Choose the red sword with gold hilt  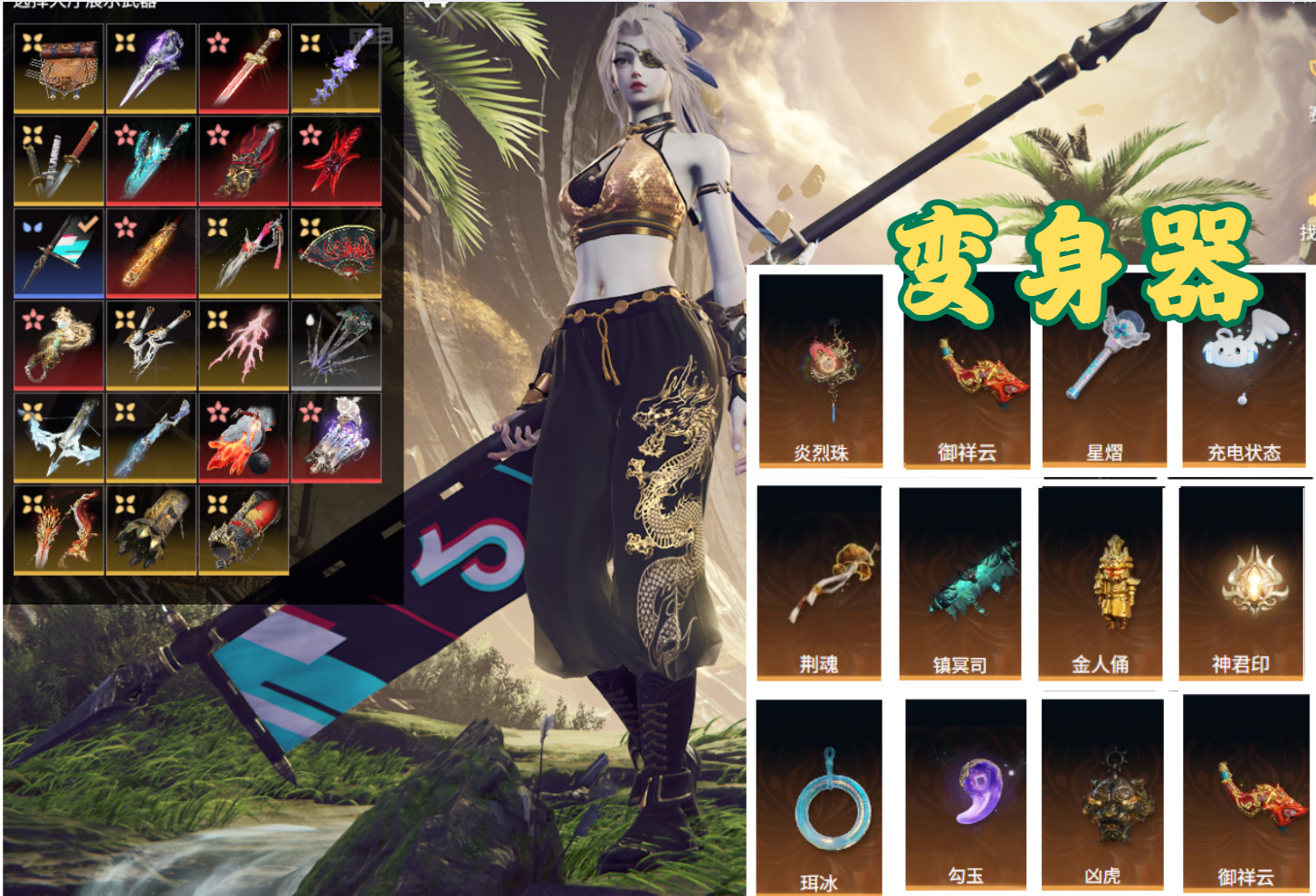[243, 69]
